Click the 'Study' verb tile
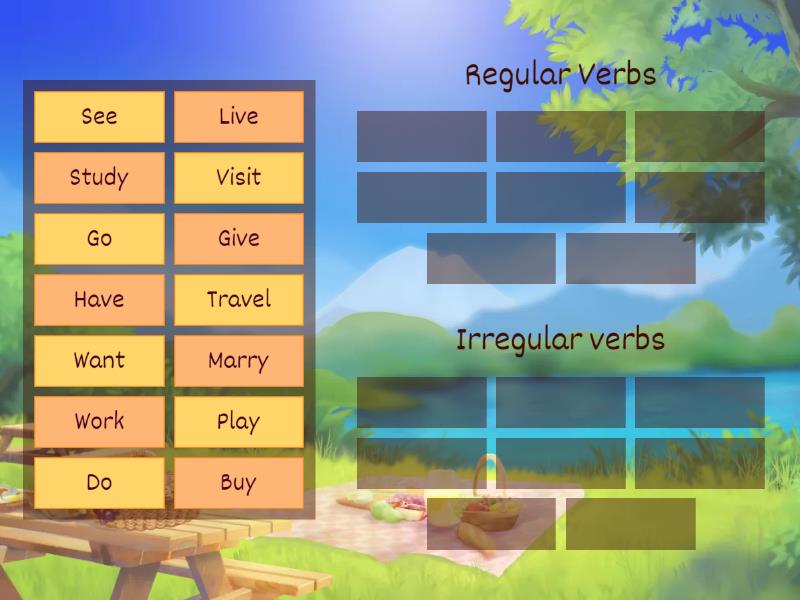 (x=99, y=178)
